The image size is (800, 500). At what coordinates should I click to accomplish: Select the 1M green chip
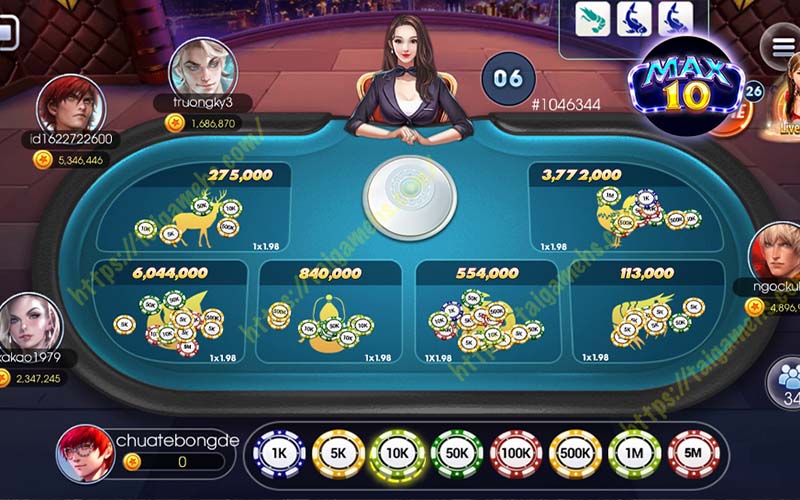634,454
